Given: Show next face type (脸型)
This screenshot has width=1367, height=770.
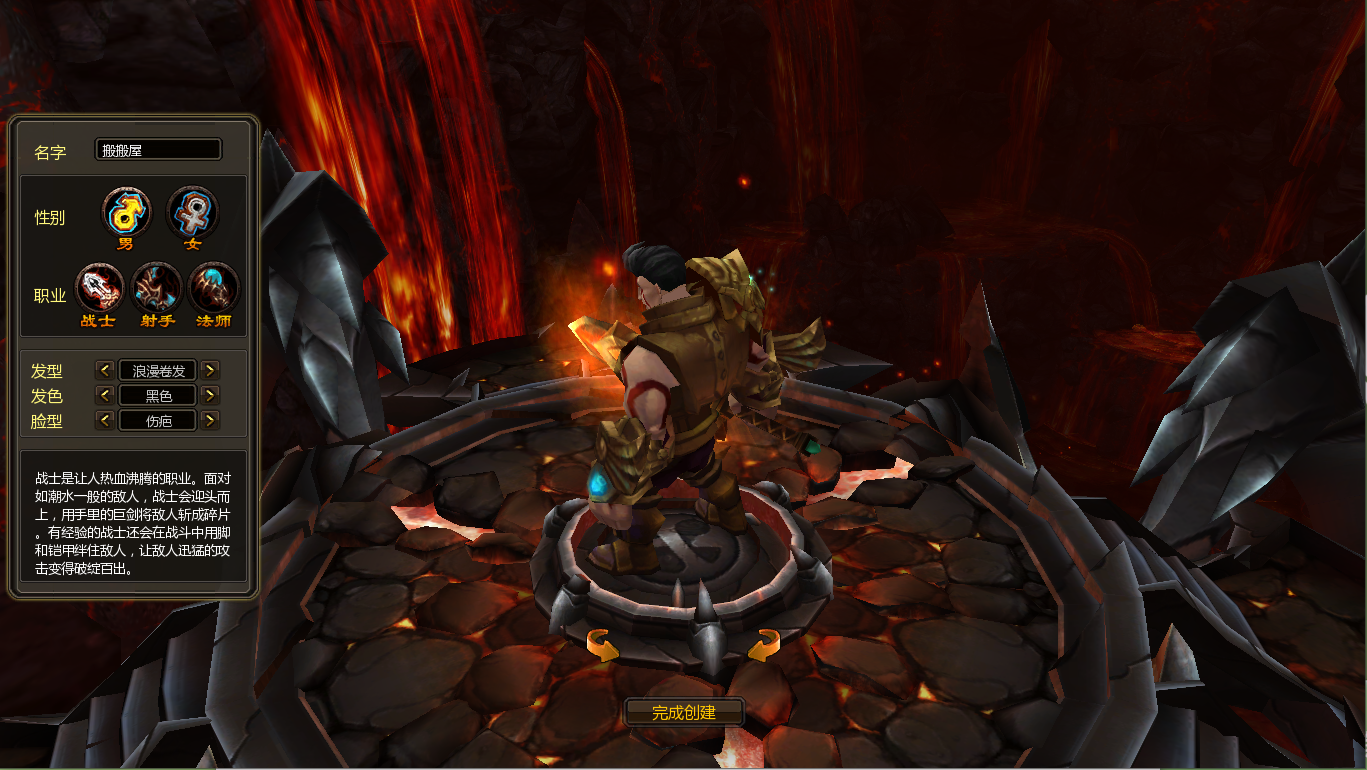Looking at the screenshot, I should coord(210,420).
